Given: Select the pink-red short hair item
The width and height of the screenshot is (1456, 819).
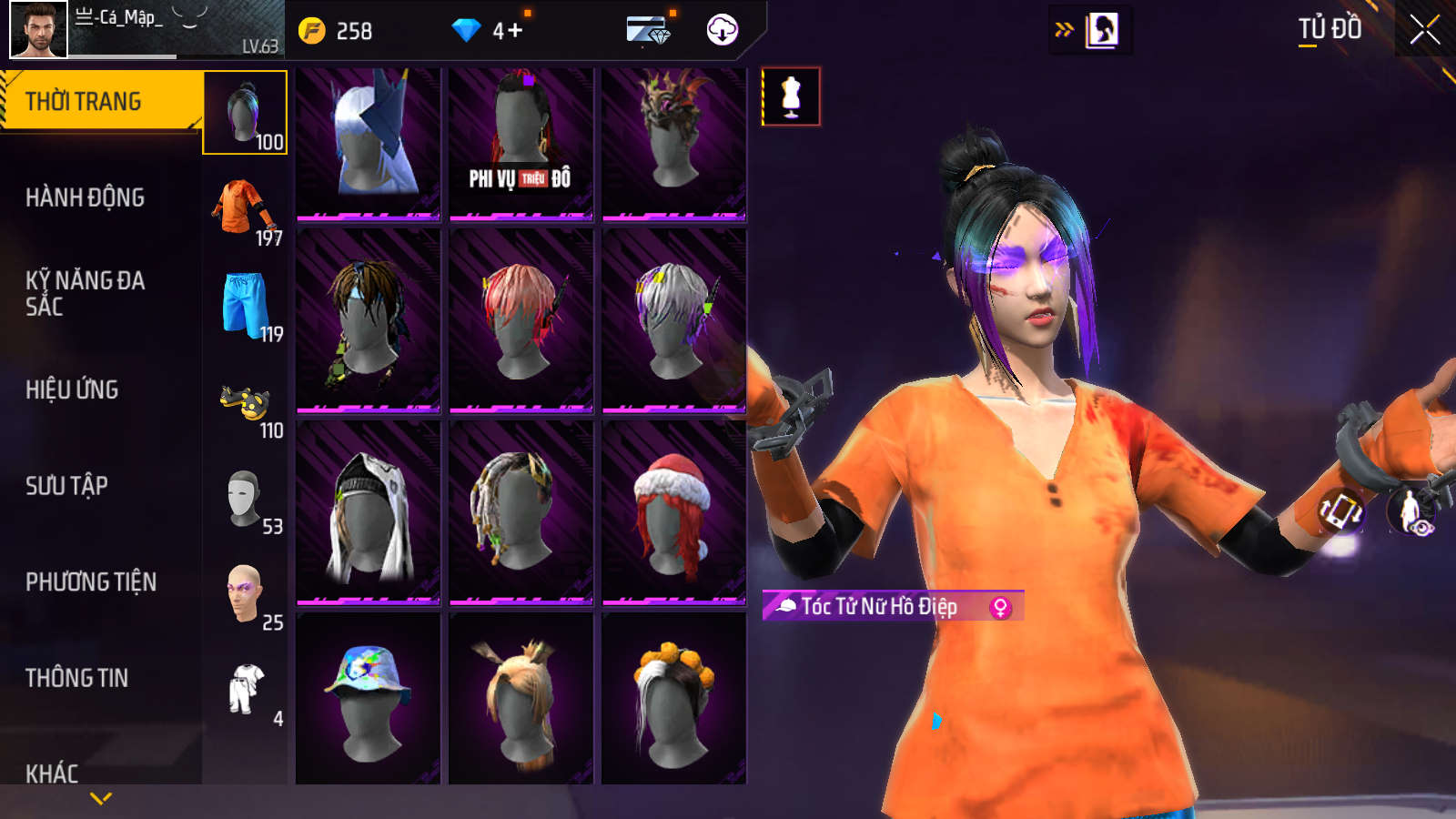Looking at the screenshot, I should (x=521, y=320).
